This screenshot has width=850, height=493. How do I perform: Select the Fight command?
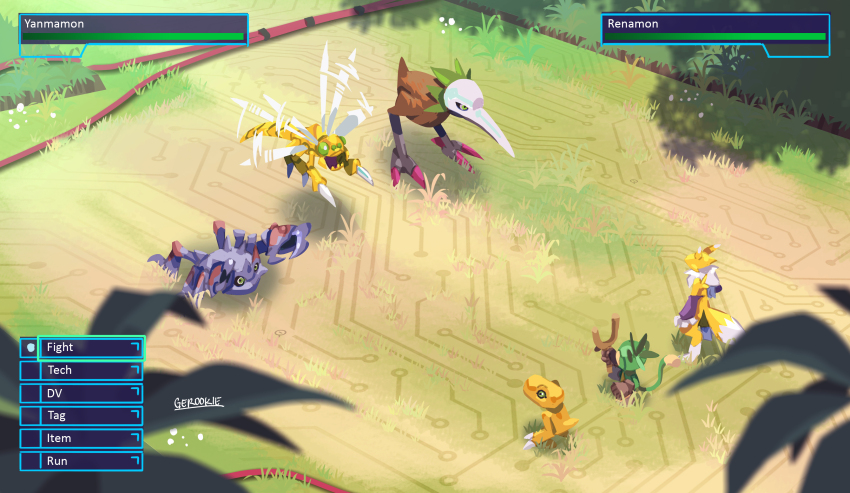pyautogui.click(x=90, y=347)
